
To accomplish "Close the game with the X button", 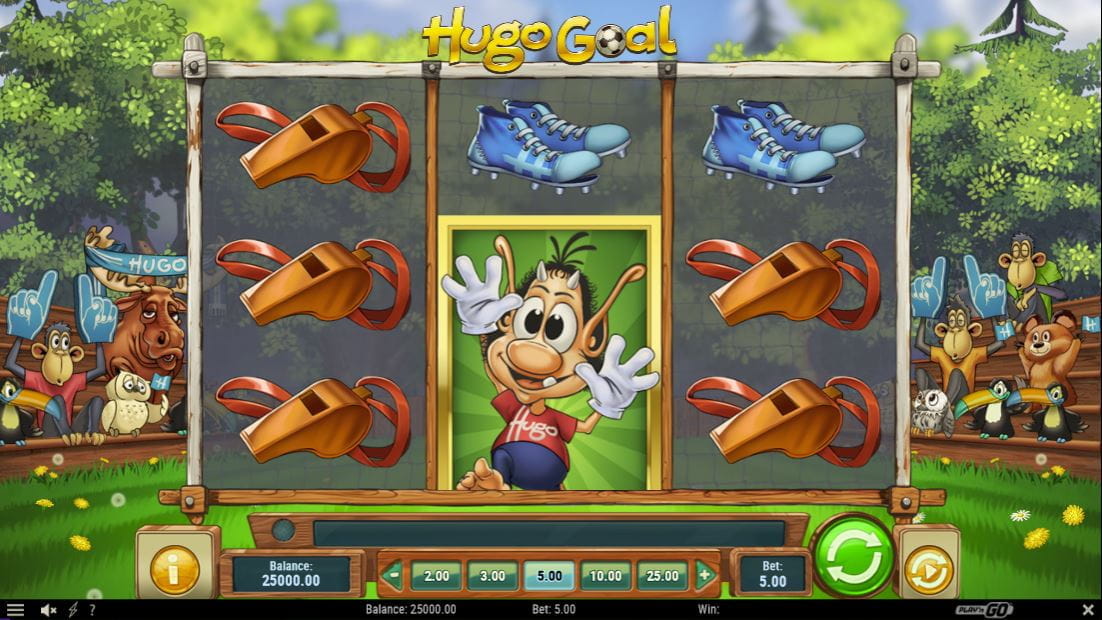I will tap(1088, 610).
